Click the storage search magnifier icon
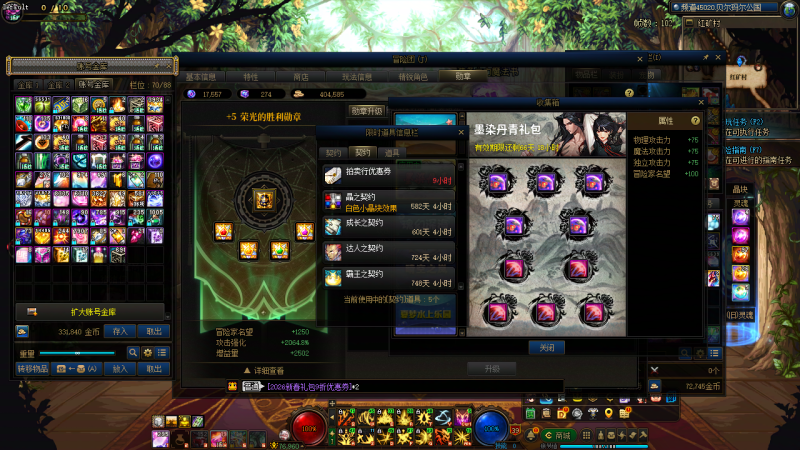800x450 pixels. click(132, 353)
